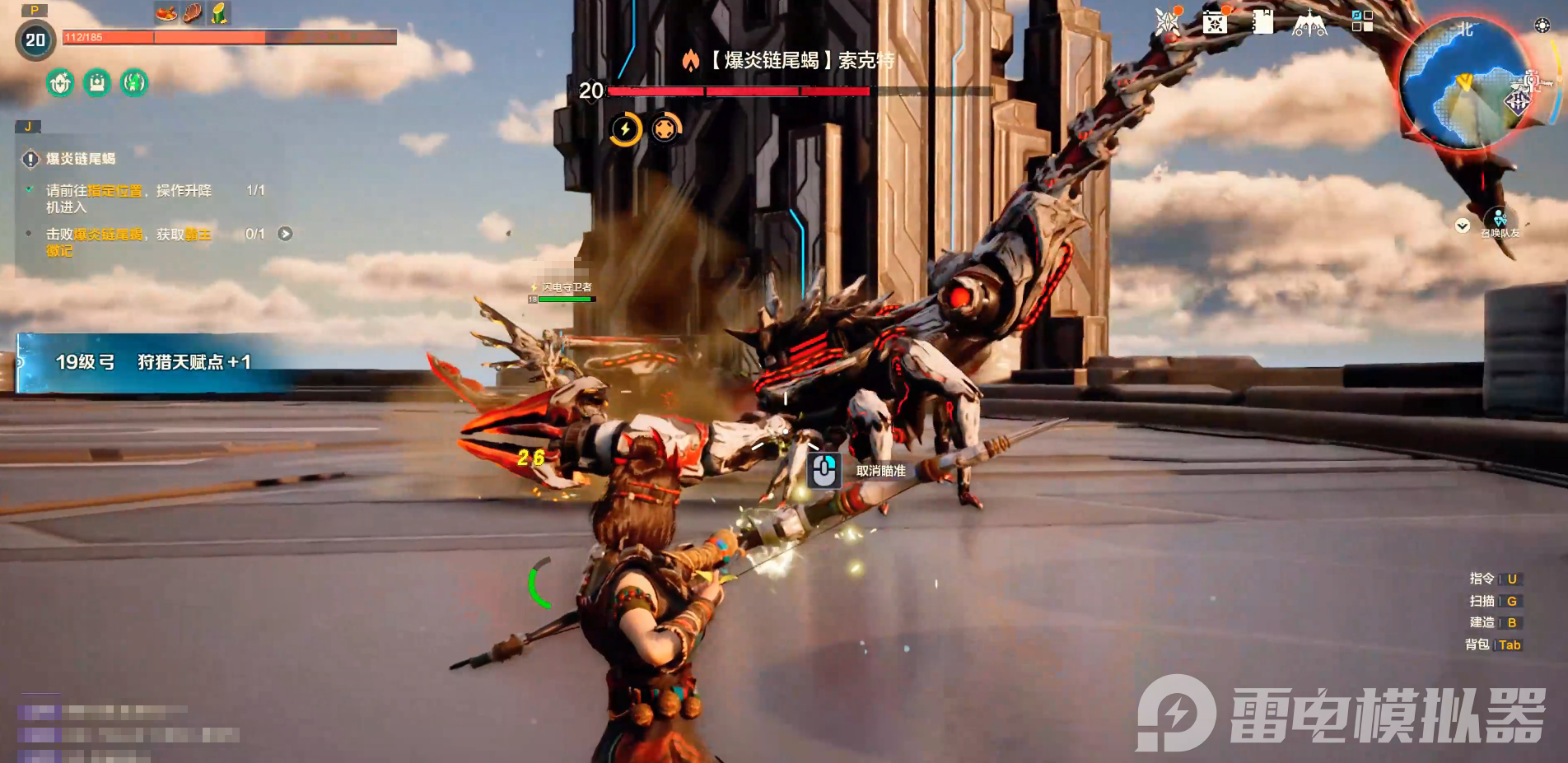
Task: Open the winged machine emblem icon
Action: click(1309, 24)
